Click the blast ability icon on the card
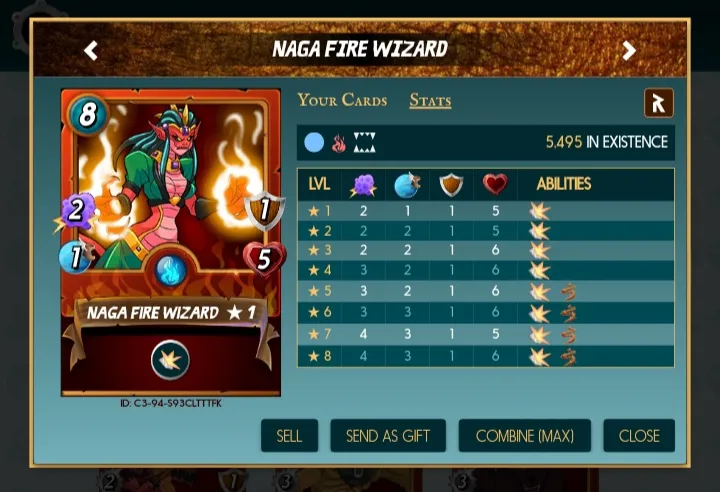 [x=170, y=360]
